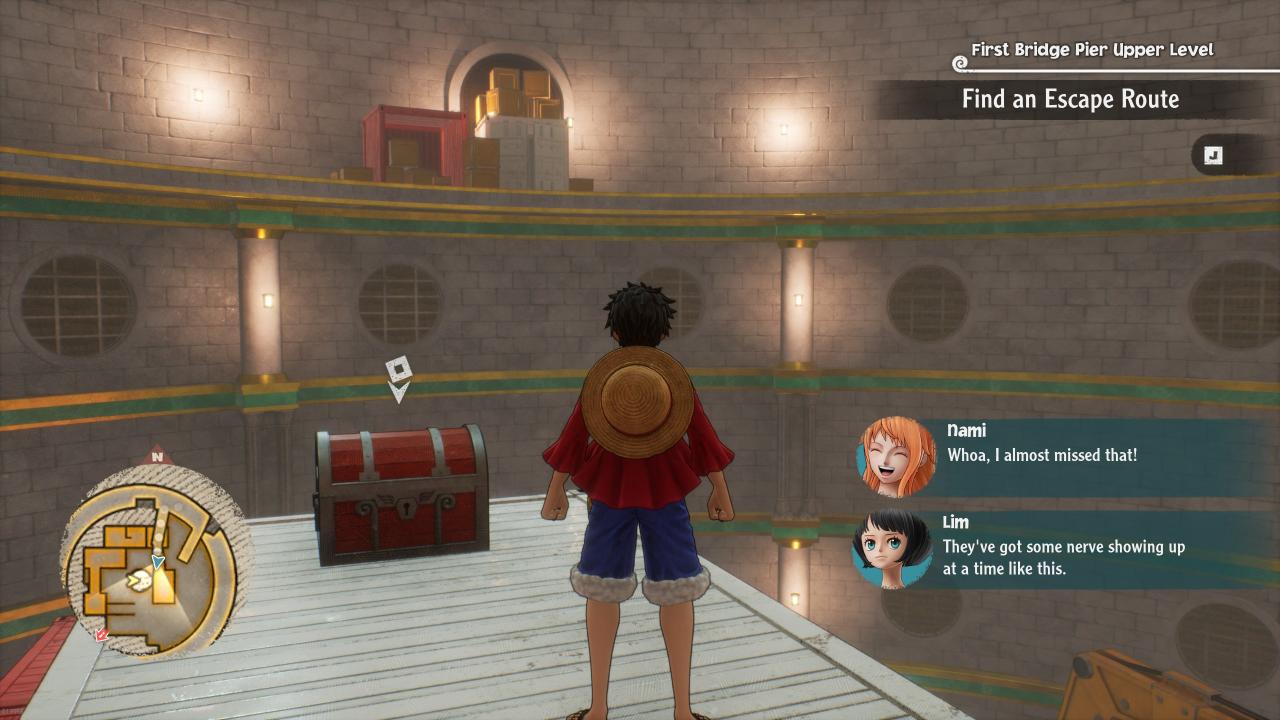This screenshot has width=1280, height=720.
Task: Click Lim's portrait in the dialogue
Action: point(892,549)
